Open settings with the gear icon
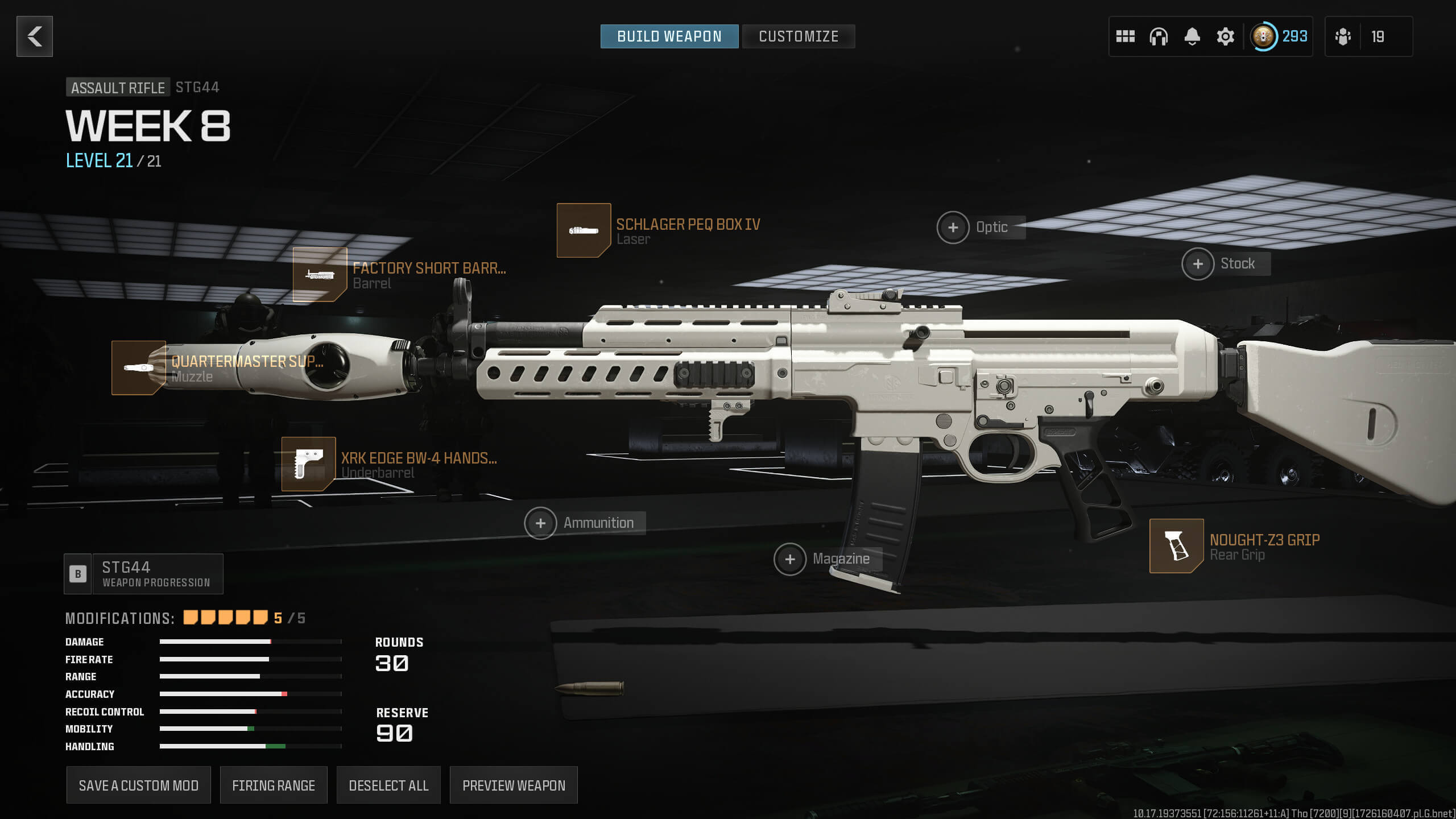This screenshot has width=1456, height=819. tap(1225, 36)
